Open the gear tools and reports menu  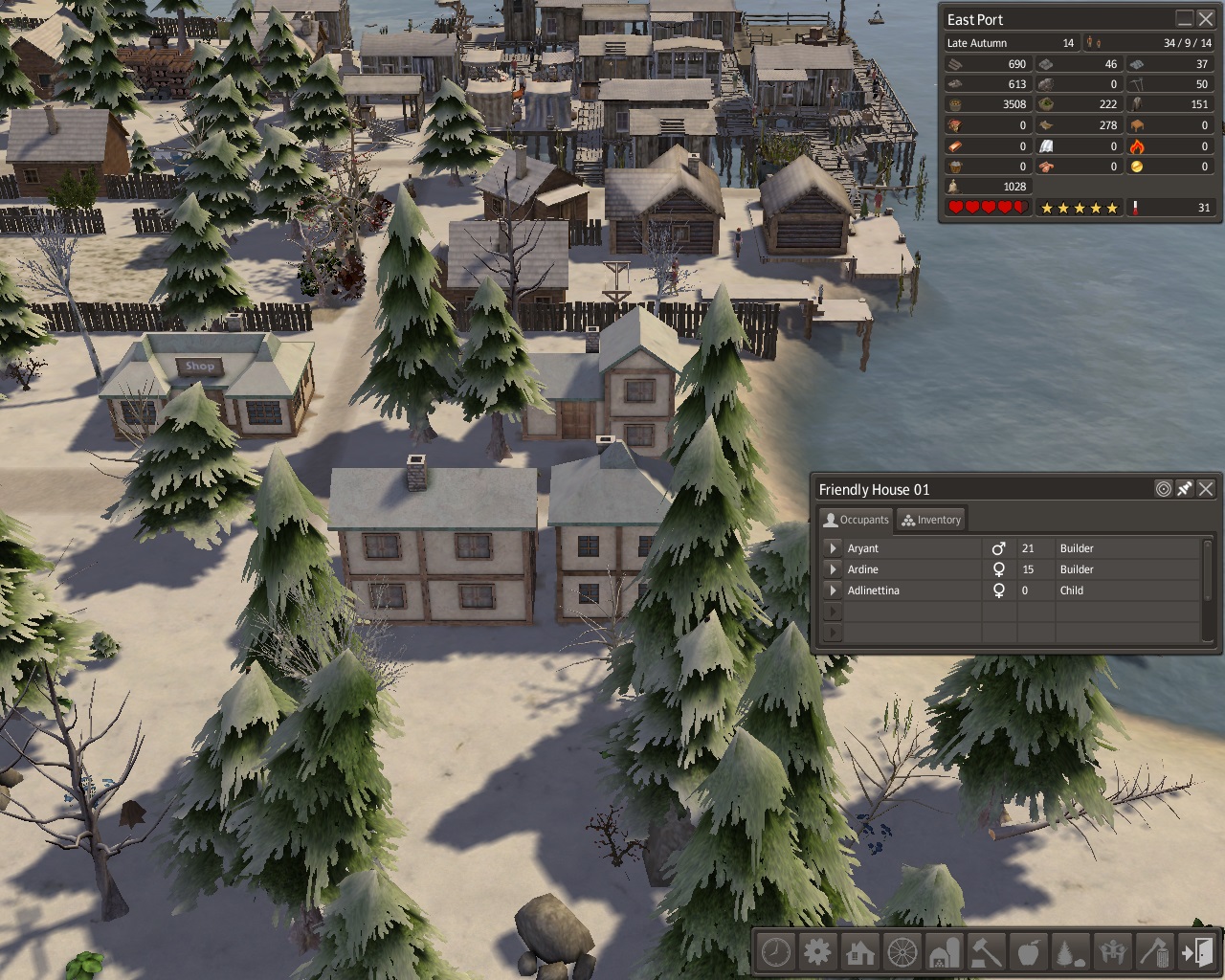coord(818,952)
